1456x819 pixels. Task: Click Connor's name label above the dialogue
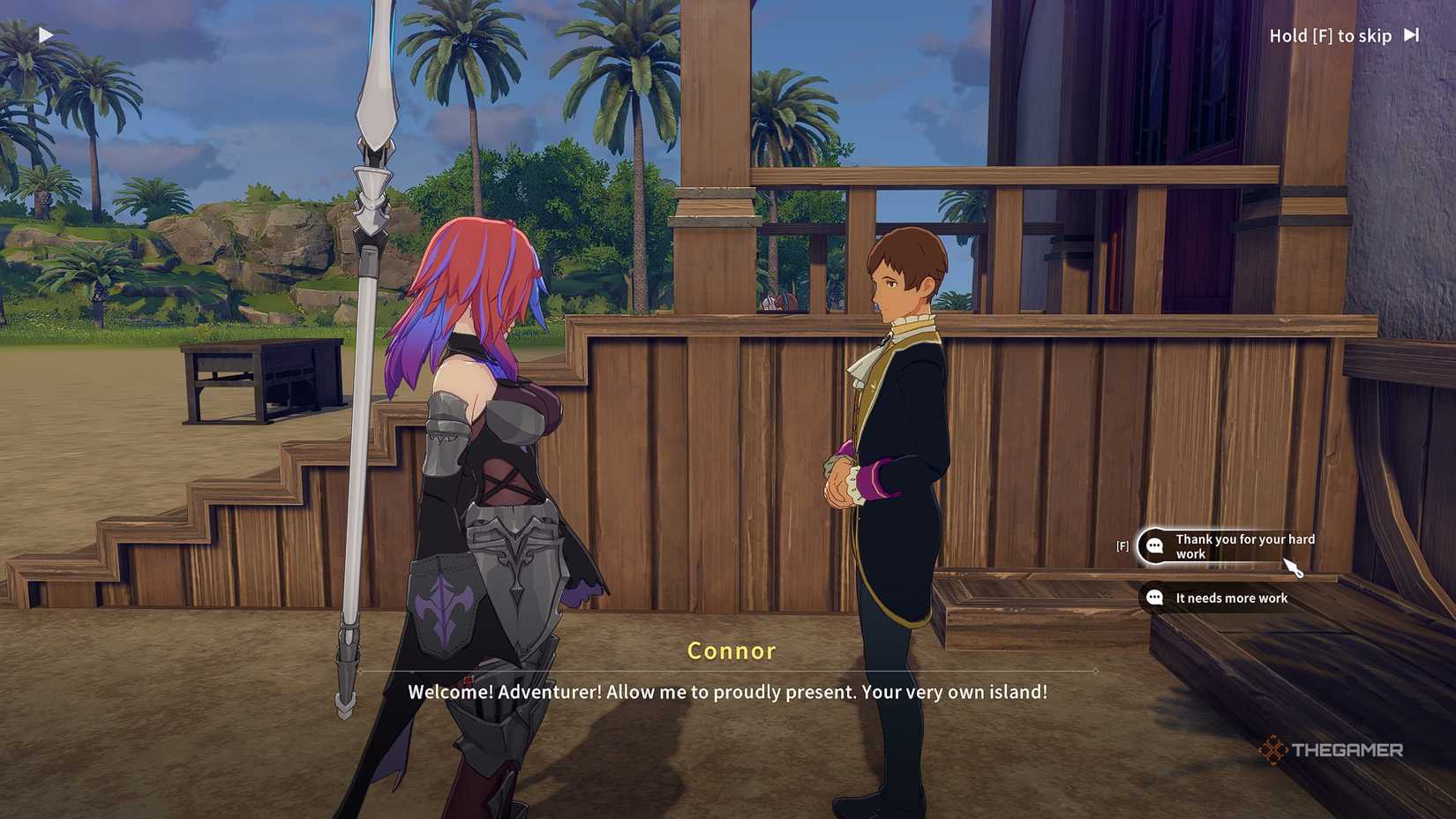coord(731,650)
